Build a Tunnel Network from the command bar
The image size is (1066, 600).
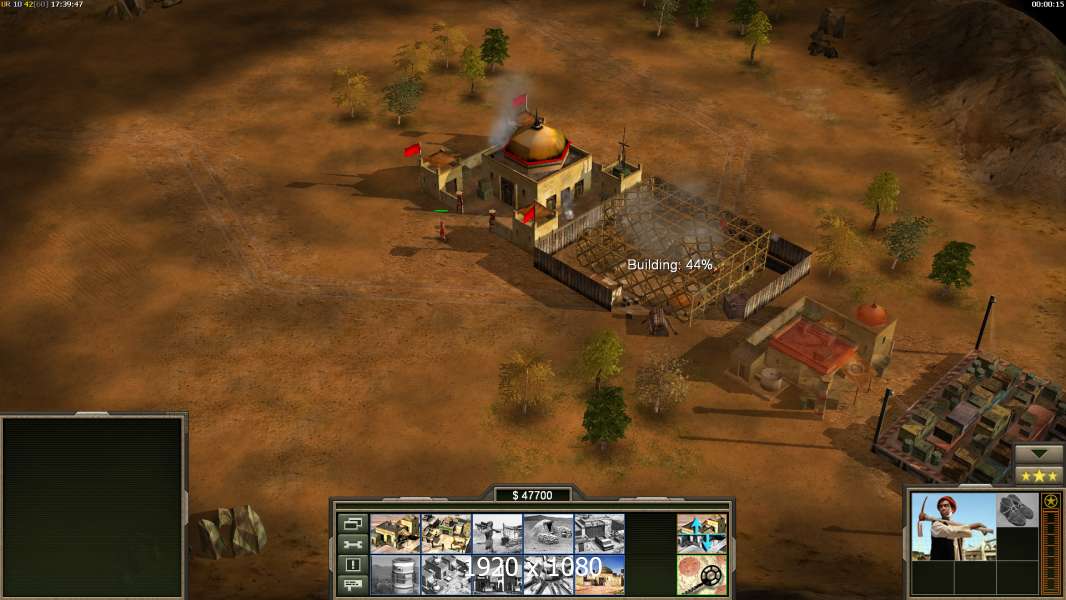[x=548, y=533]
